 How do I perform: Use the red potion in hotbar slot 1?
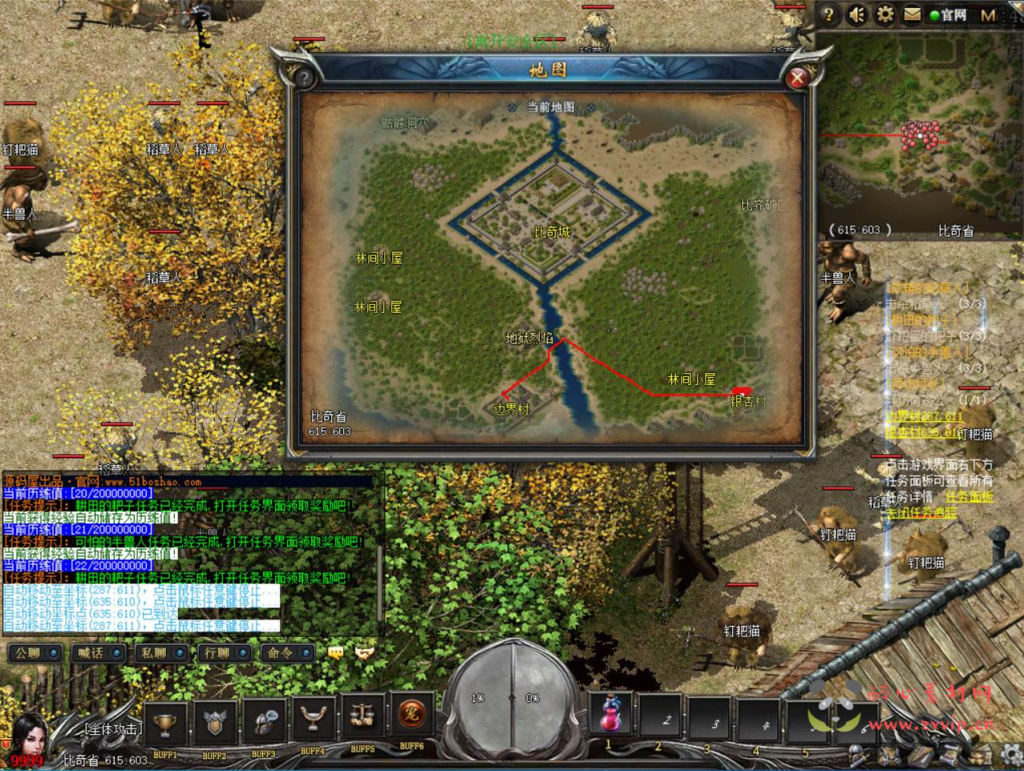(610, 715)
